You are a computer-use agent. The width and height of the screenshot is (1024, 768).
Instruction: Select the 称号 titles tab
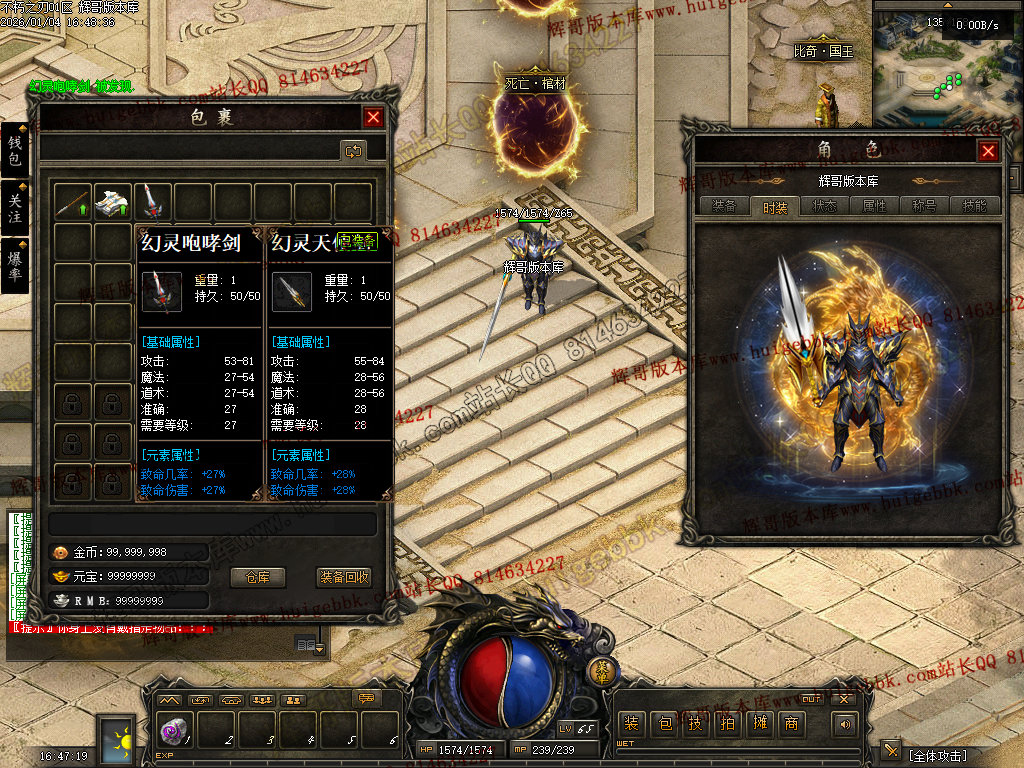[925, 206]
